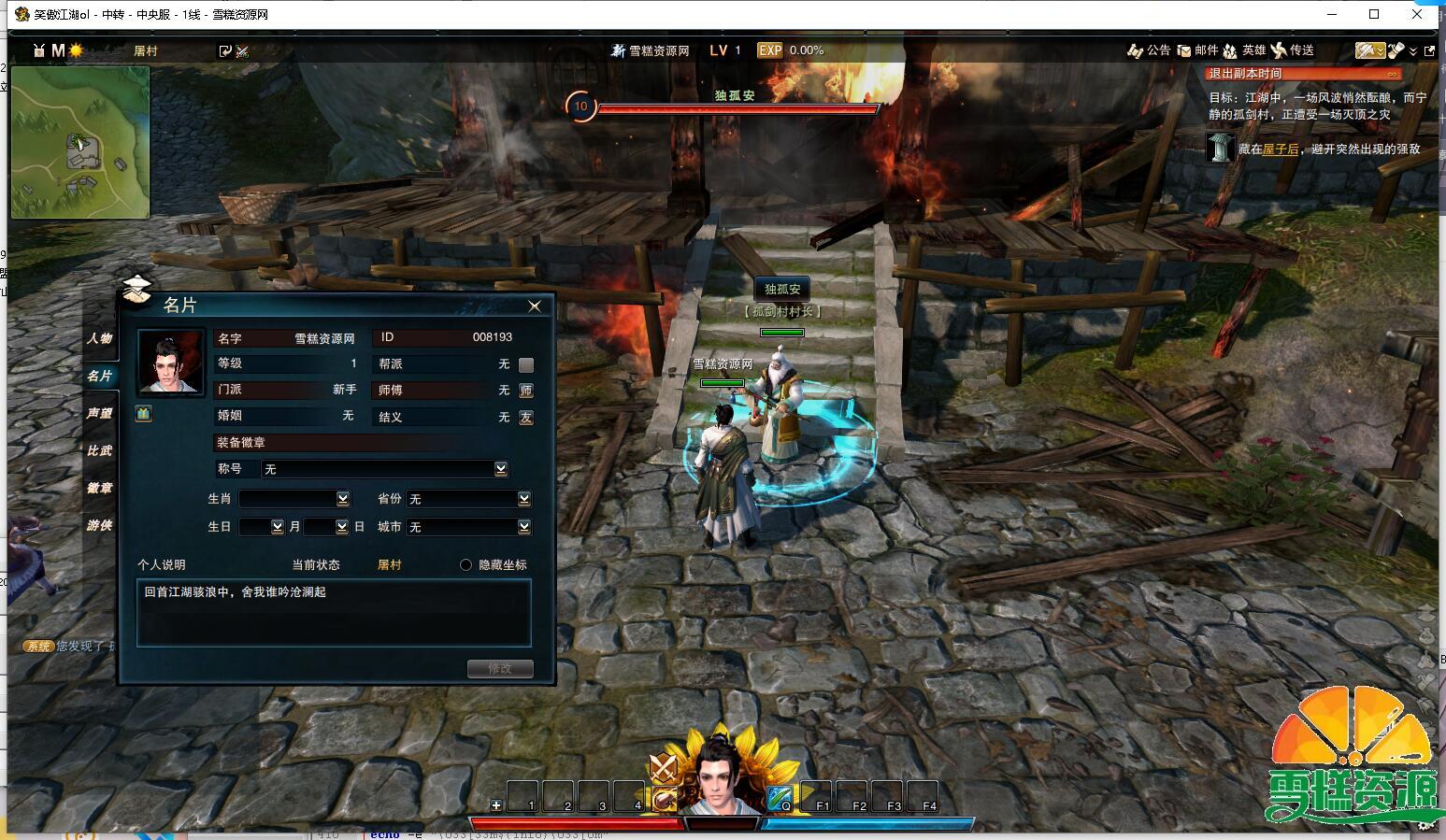Click the minimap
The height and width of the screenshot is (840, 1446).
click(80, 142)
